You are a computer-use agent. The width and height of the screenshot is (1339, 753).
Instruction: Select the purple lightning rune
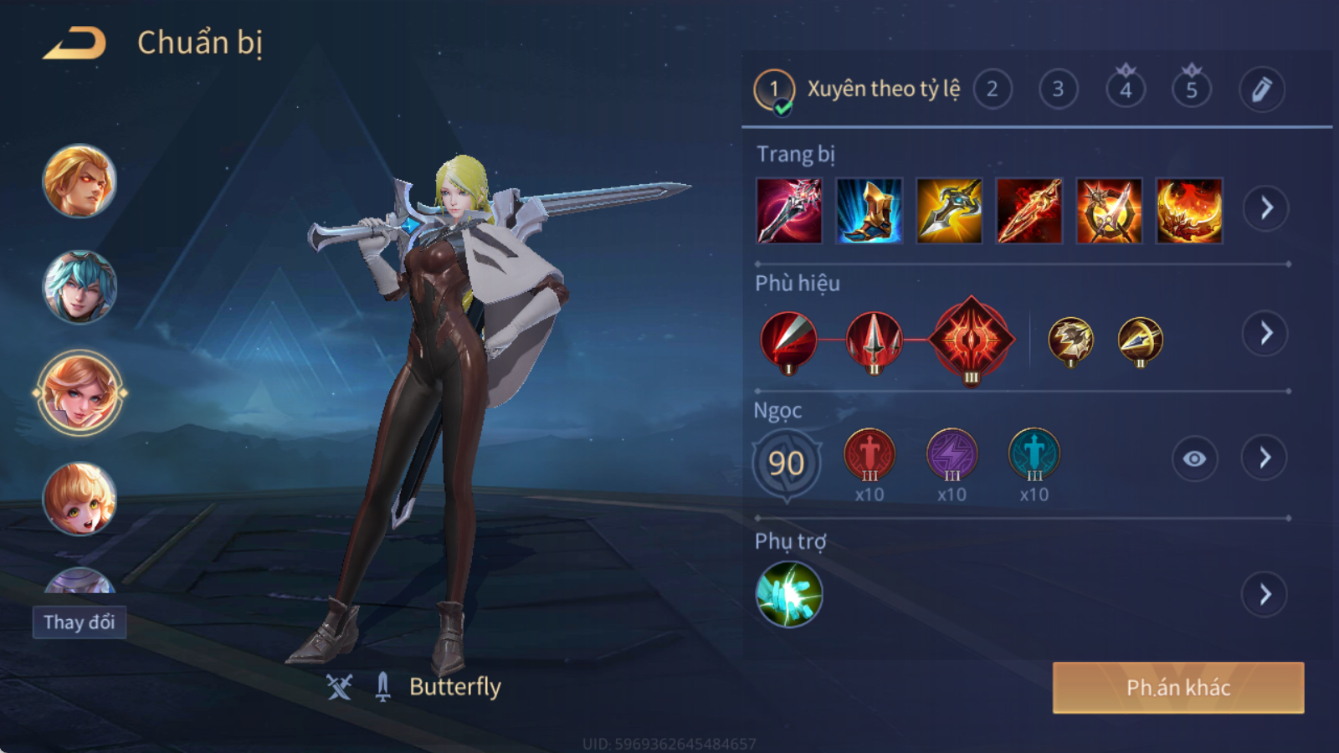coord(951,455)
